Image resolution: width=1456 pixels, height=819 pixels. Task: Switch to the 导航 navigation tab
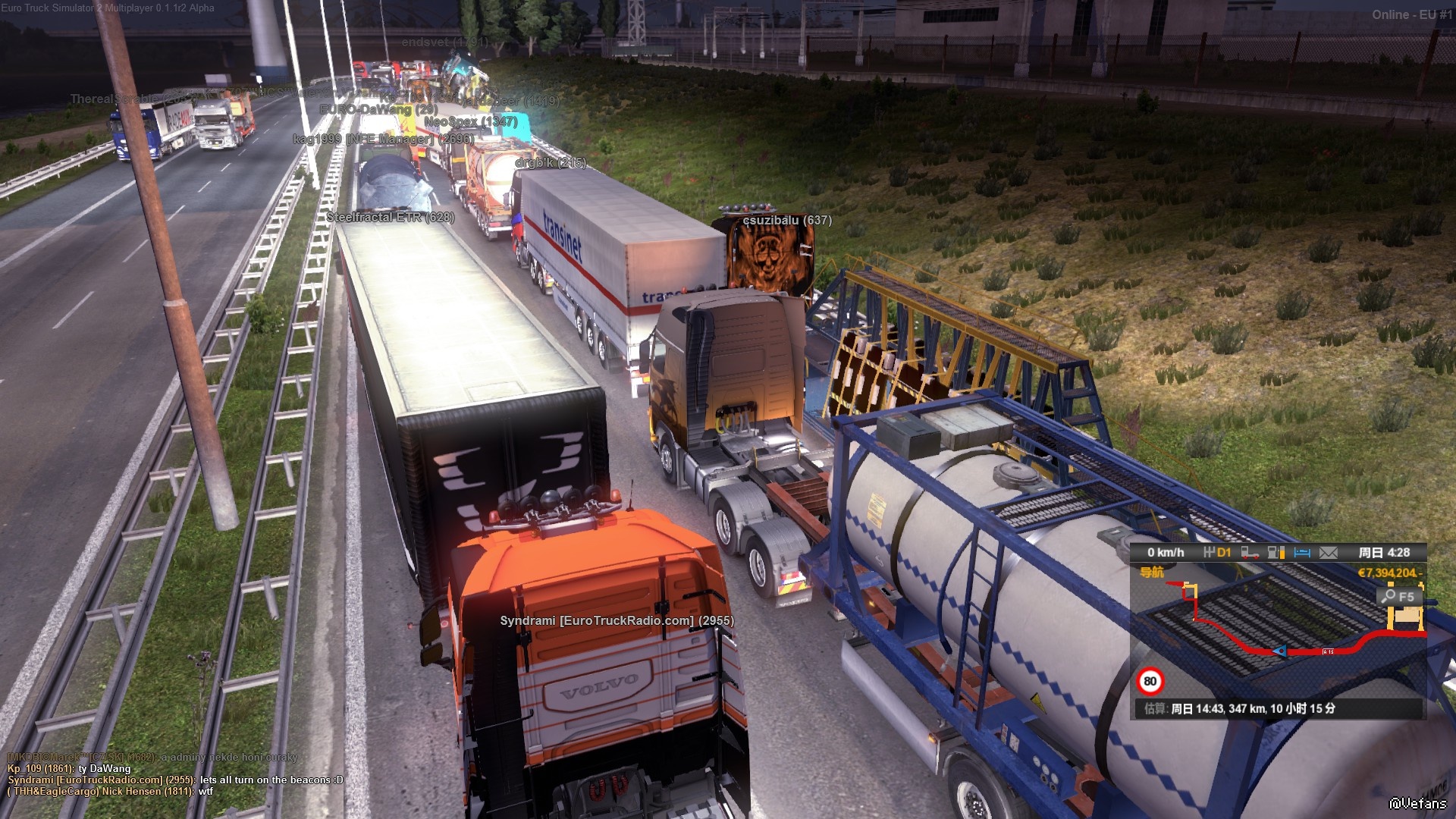pyautogui.click(x=1152, y=573)
